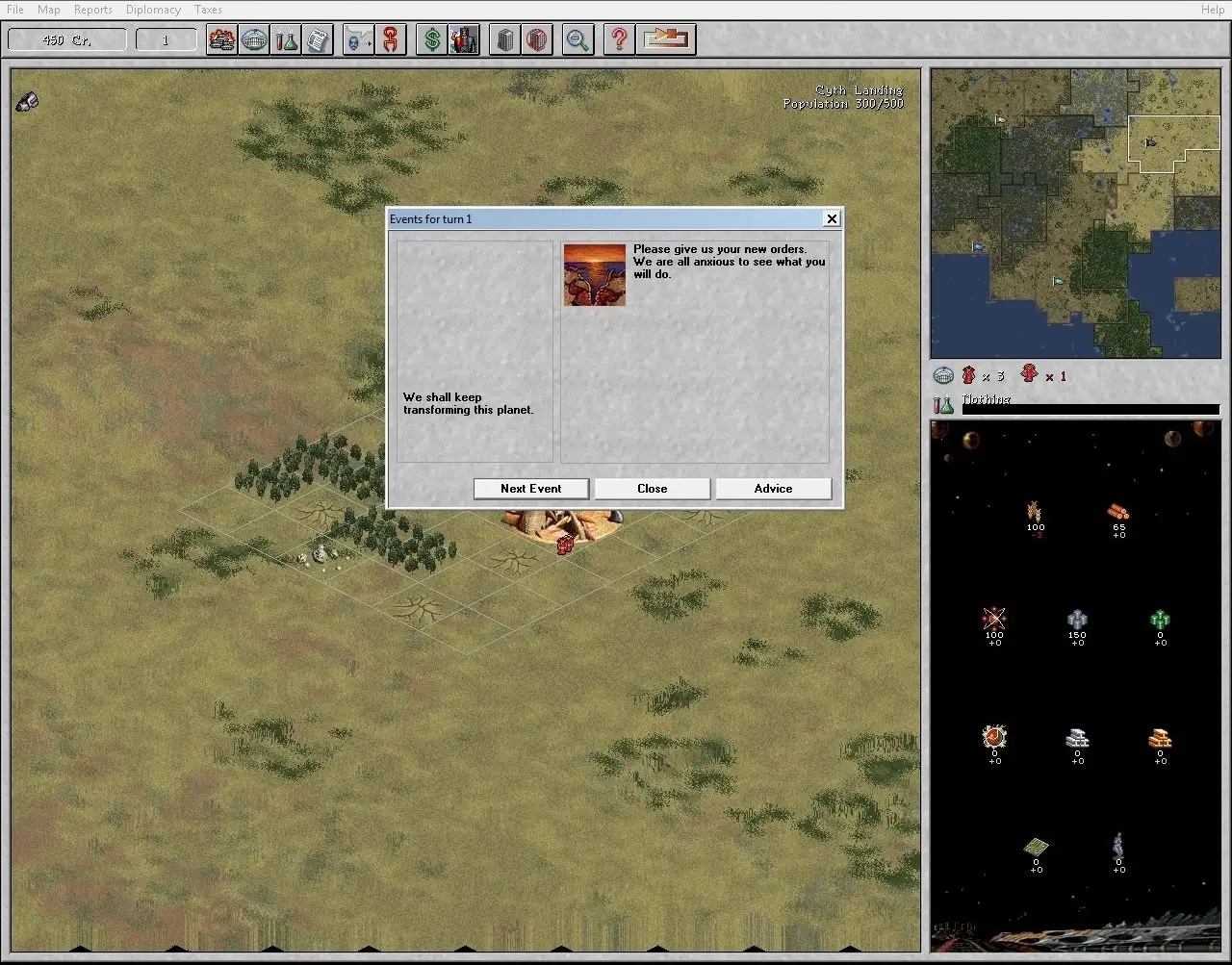Open the Diplomacy menu

click(x=153, y=10)
